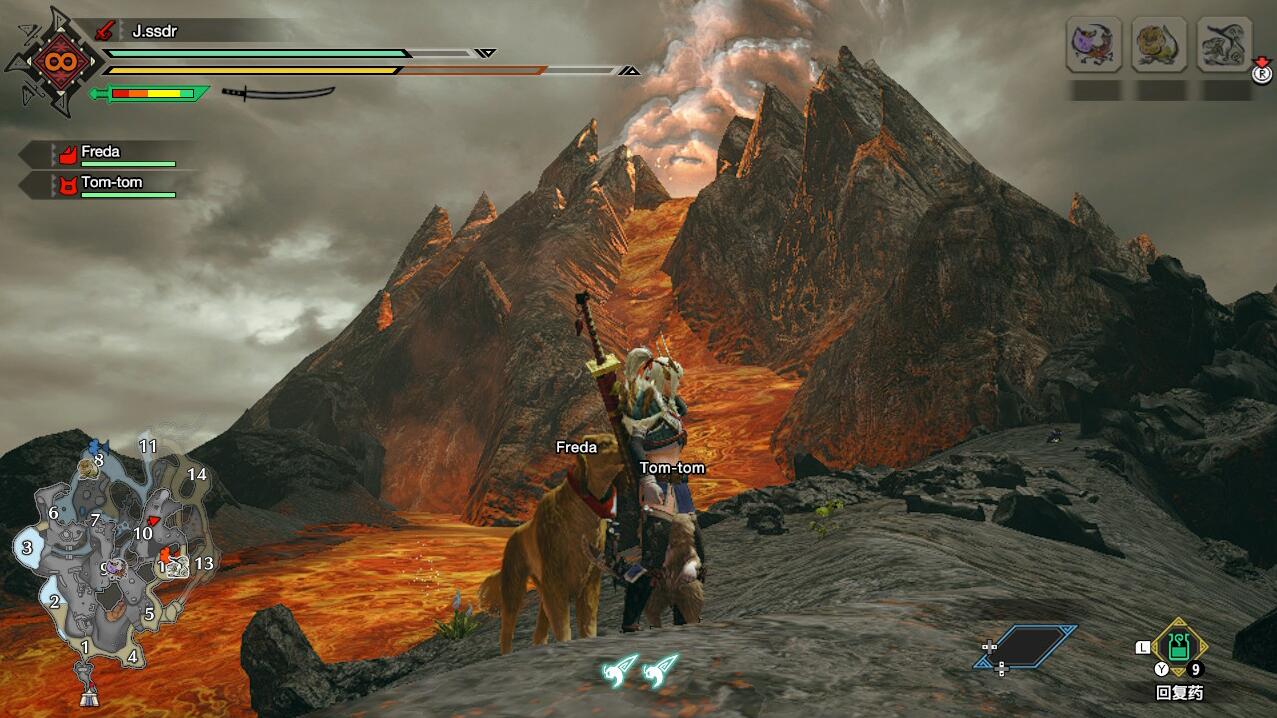1277x718 pixels.
Task: Click the purple monster marker on minimap
Action: click(x=116, y=567)
